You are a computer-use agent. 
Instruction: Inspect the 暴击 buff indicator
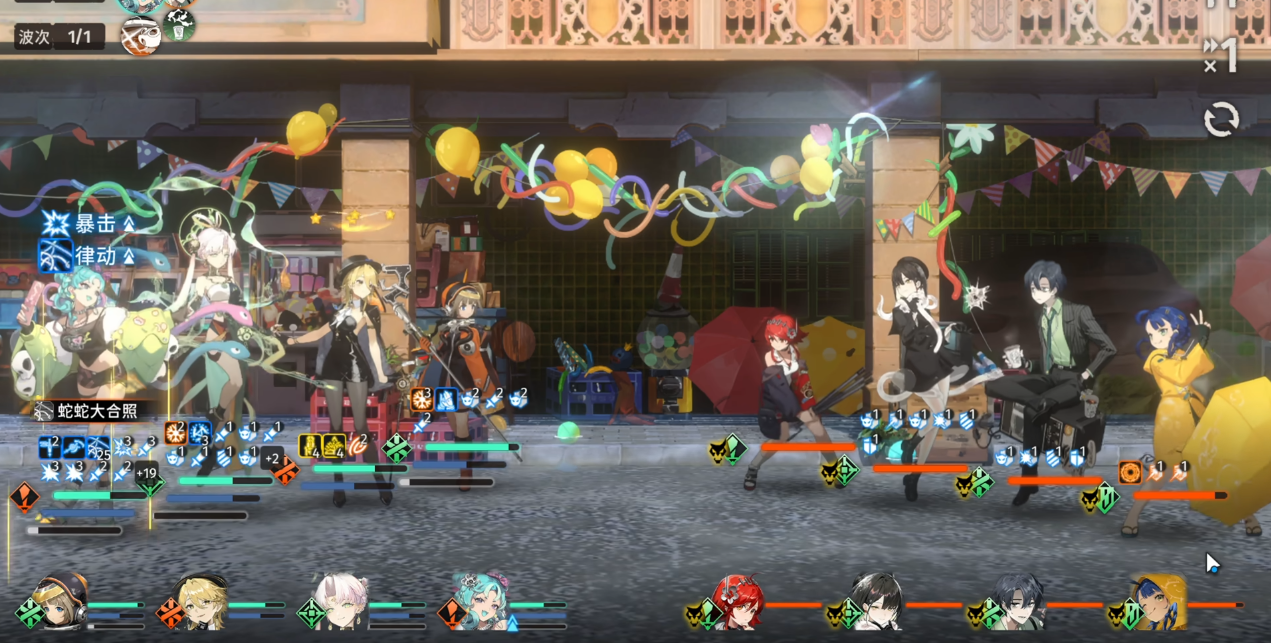point(88,224)
